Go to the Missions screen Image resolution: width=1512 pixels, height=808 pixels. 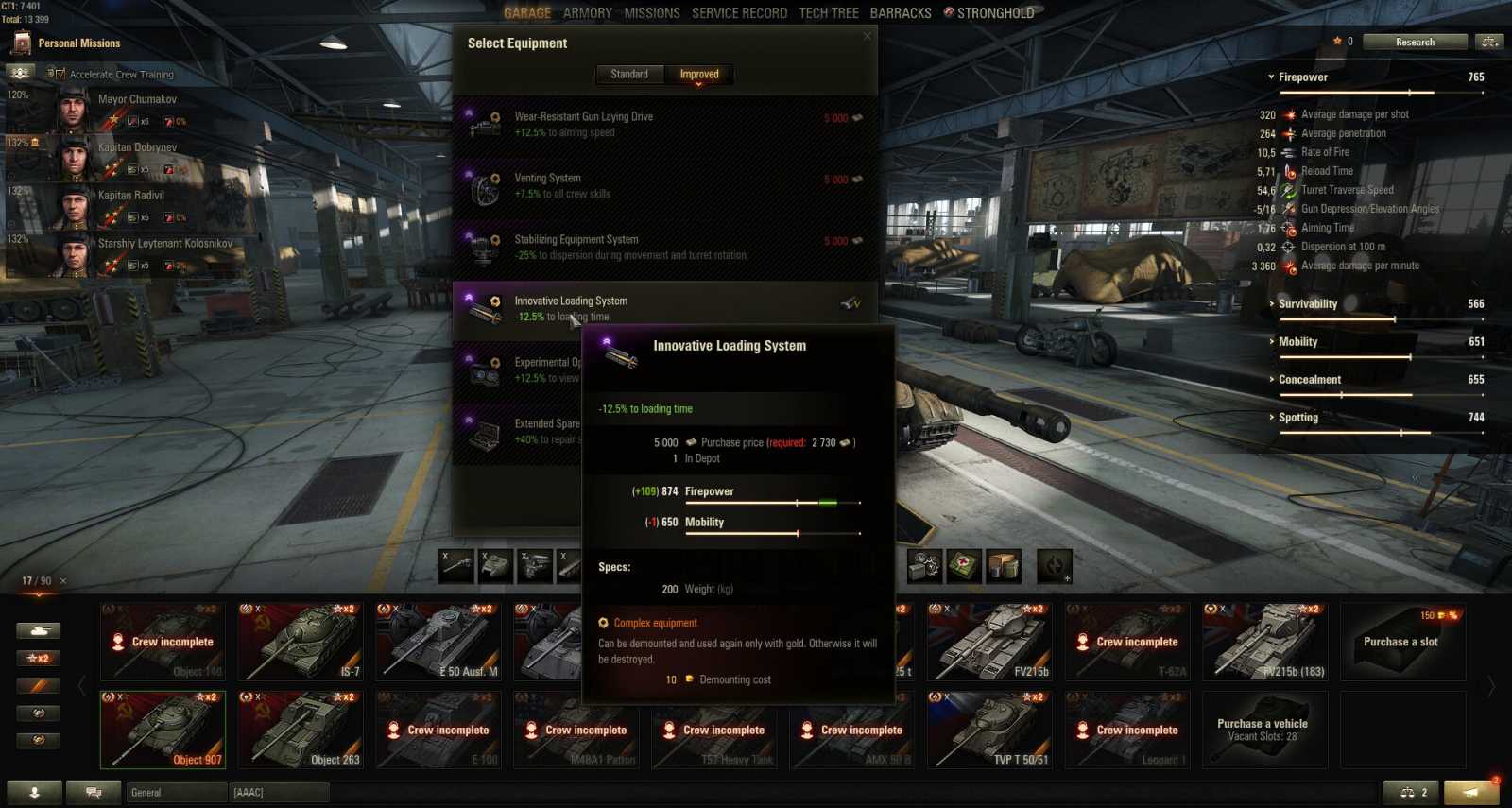click(652, 13)
